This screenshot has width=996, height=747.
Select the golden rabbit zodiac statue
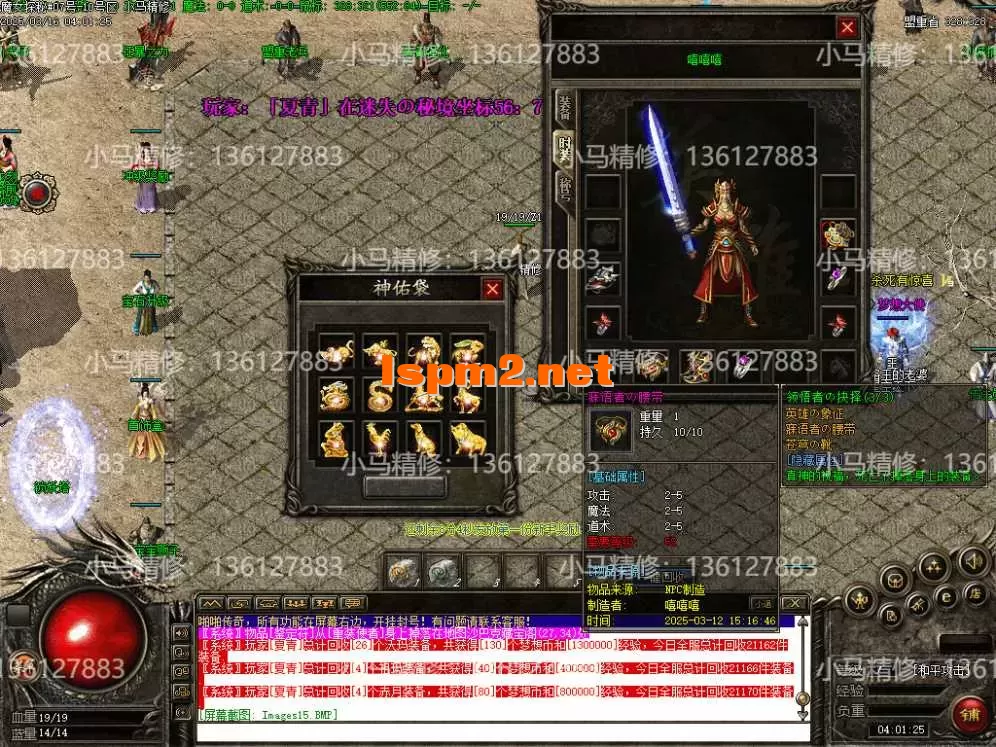click(467, 352)
